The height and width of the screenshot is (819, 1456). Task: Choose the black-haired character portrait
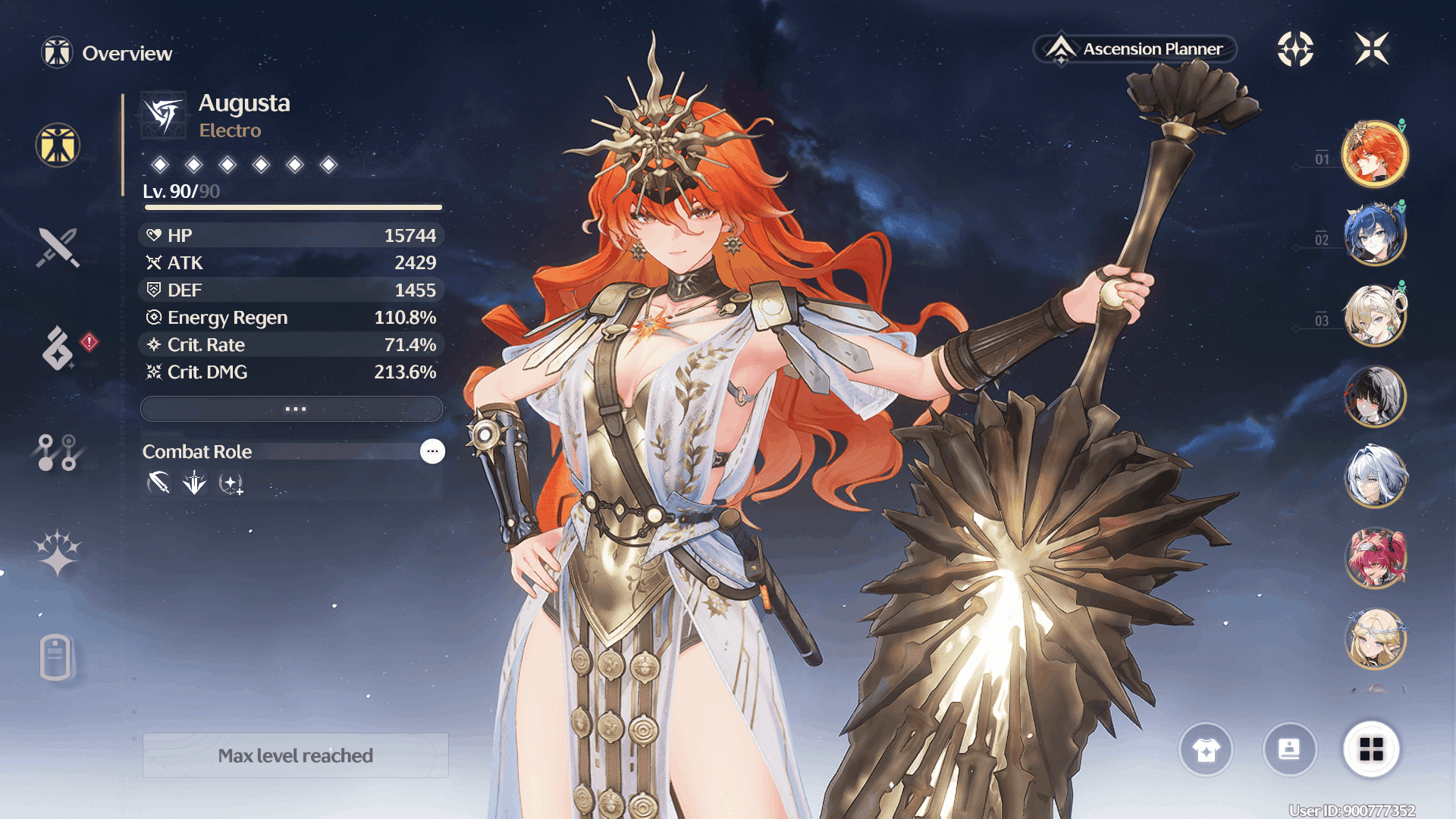pyautogui.click(x=1374, y=396)
